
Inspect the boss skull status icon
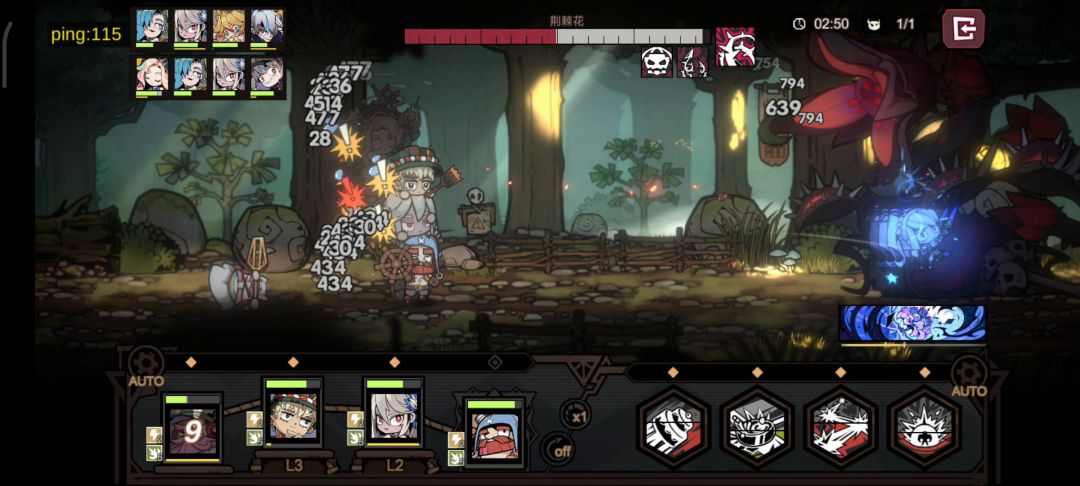[x=657, y=62]
